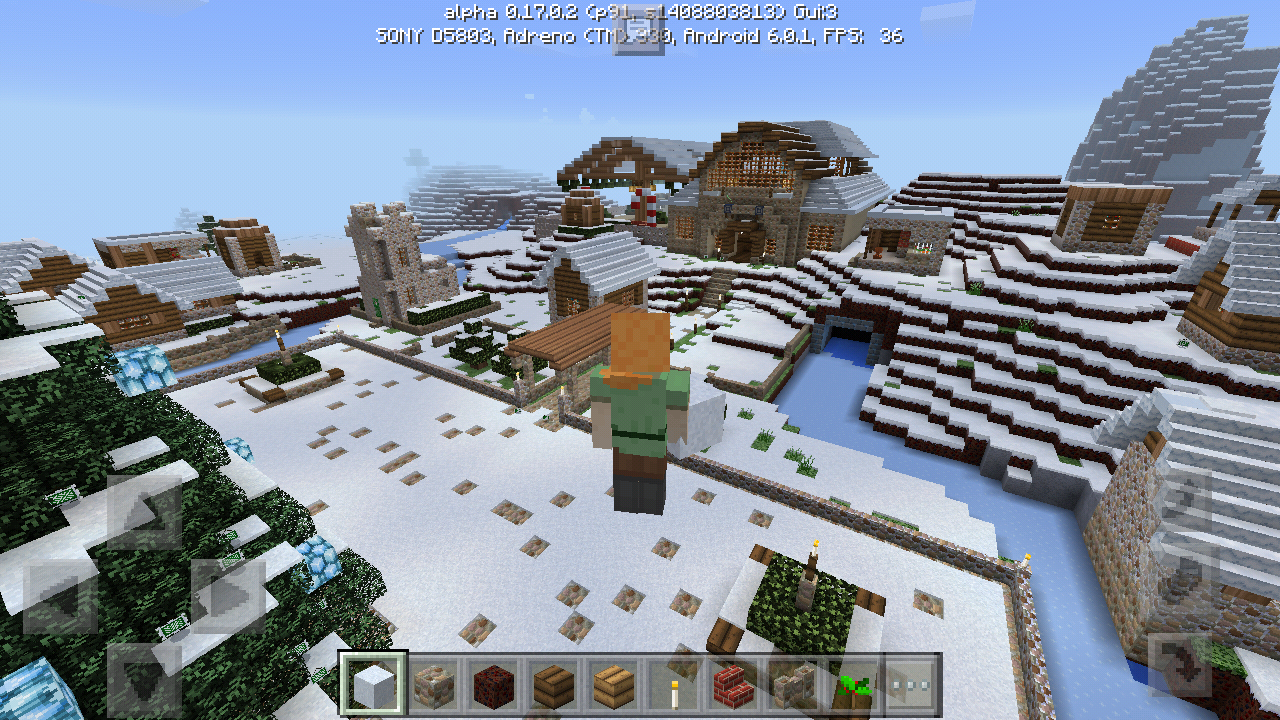Select the white snow block slot
The image size is (1280, 720).
point(374,685)
